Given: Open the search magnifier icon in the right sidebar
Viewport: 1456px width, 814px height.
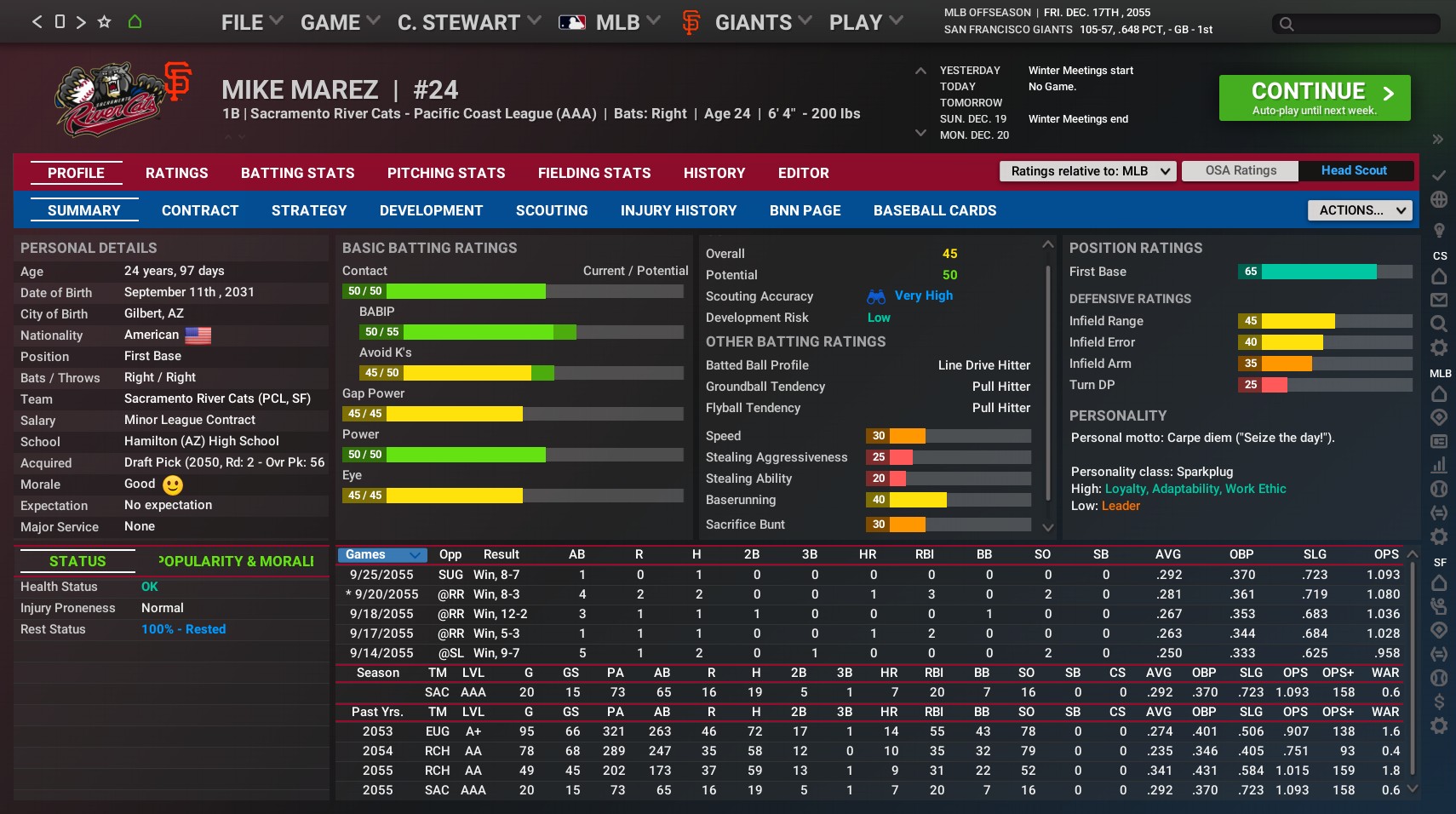Looking at the screenshot, I should pos(1439,324).
